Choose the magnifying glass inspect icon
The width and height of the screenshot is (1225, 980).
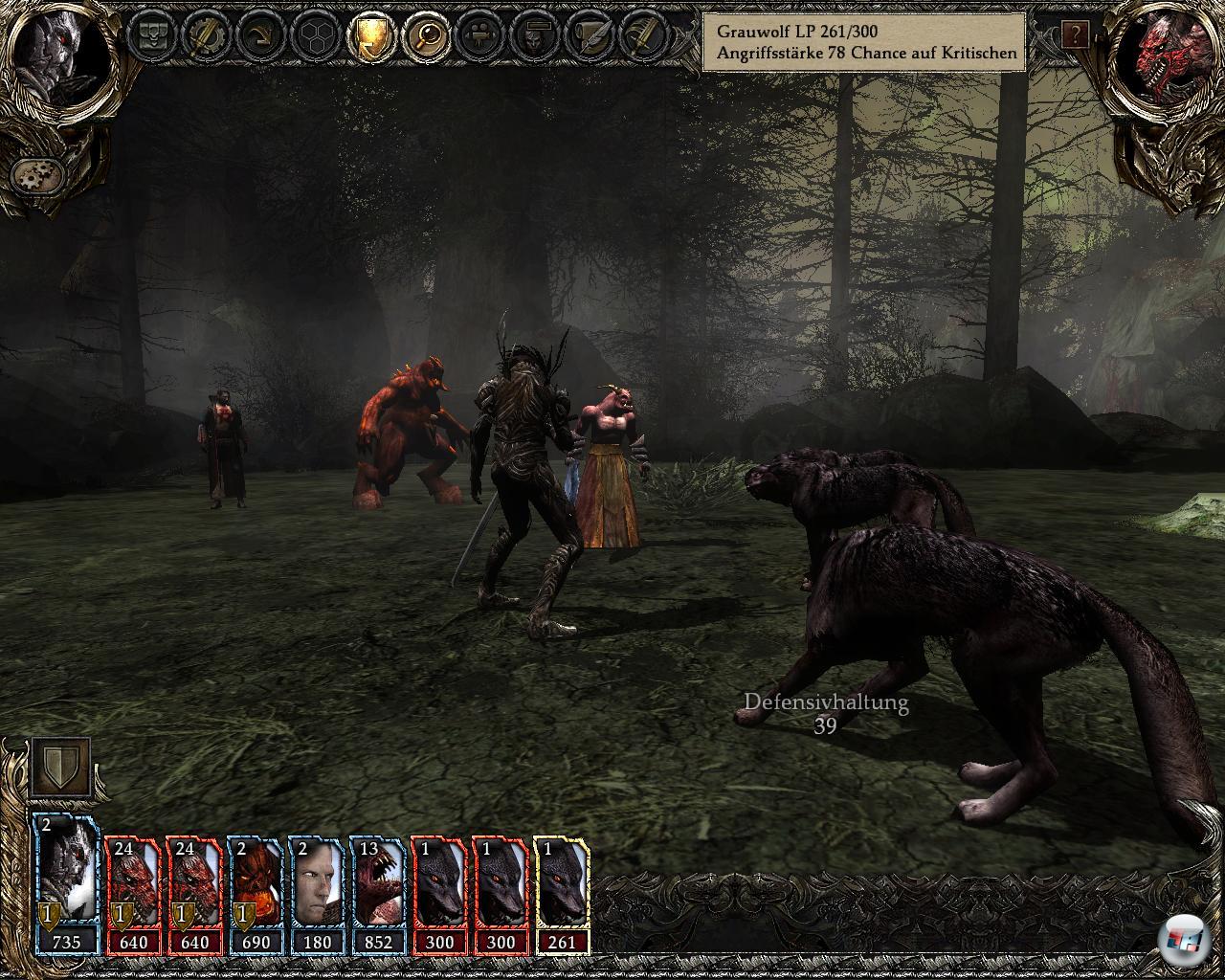click(x=421, y=36)
